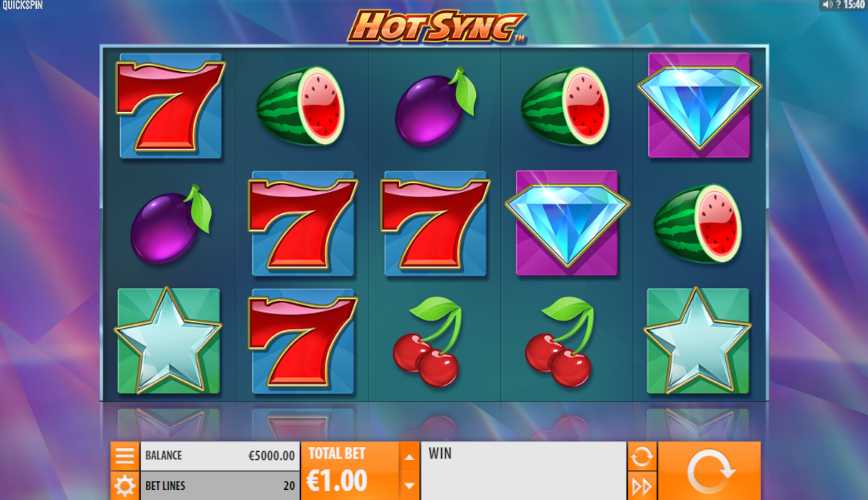This screenshot has width=868, height=500.
Task: Mute sound with the speaker icon
Action: (x=826, y=5)
